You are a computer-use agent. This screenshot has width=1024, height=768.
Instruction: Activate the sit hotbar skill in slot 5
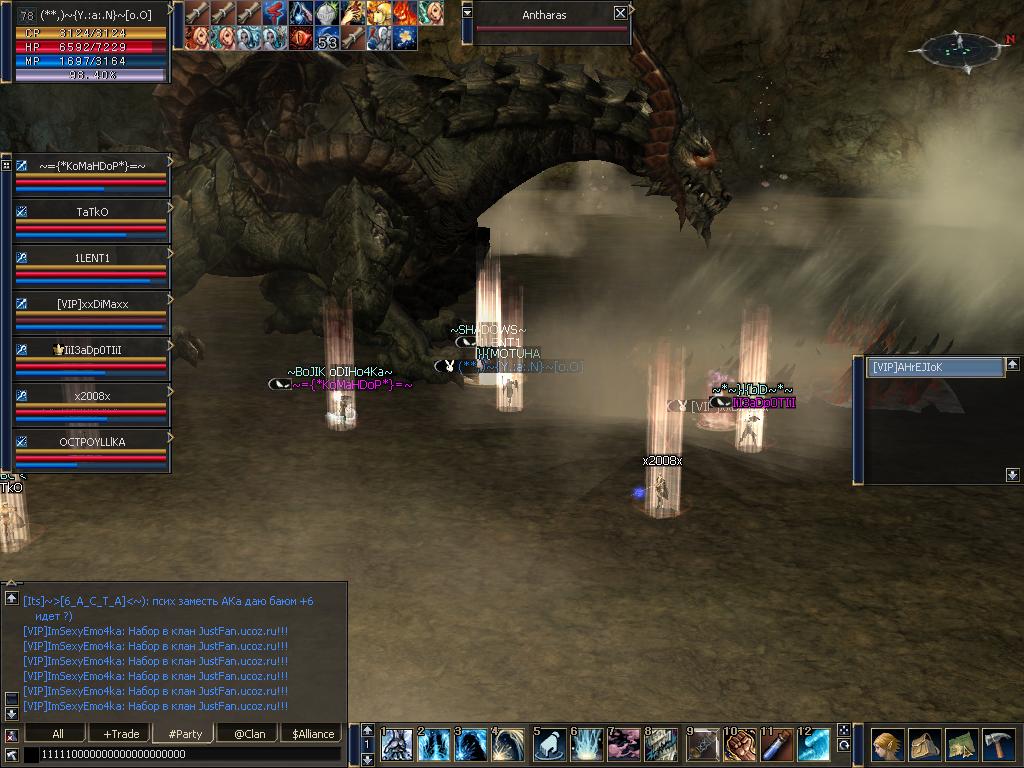549,745
